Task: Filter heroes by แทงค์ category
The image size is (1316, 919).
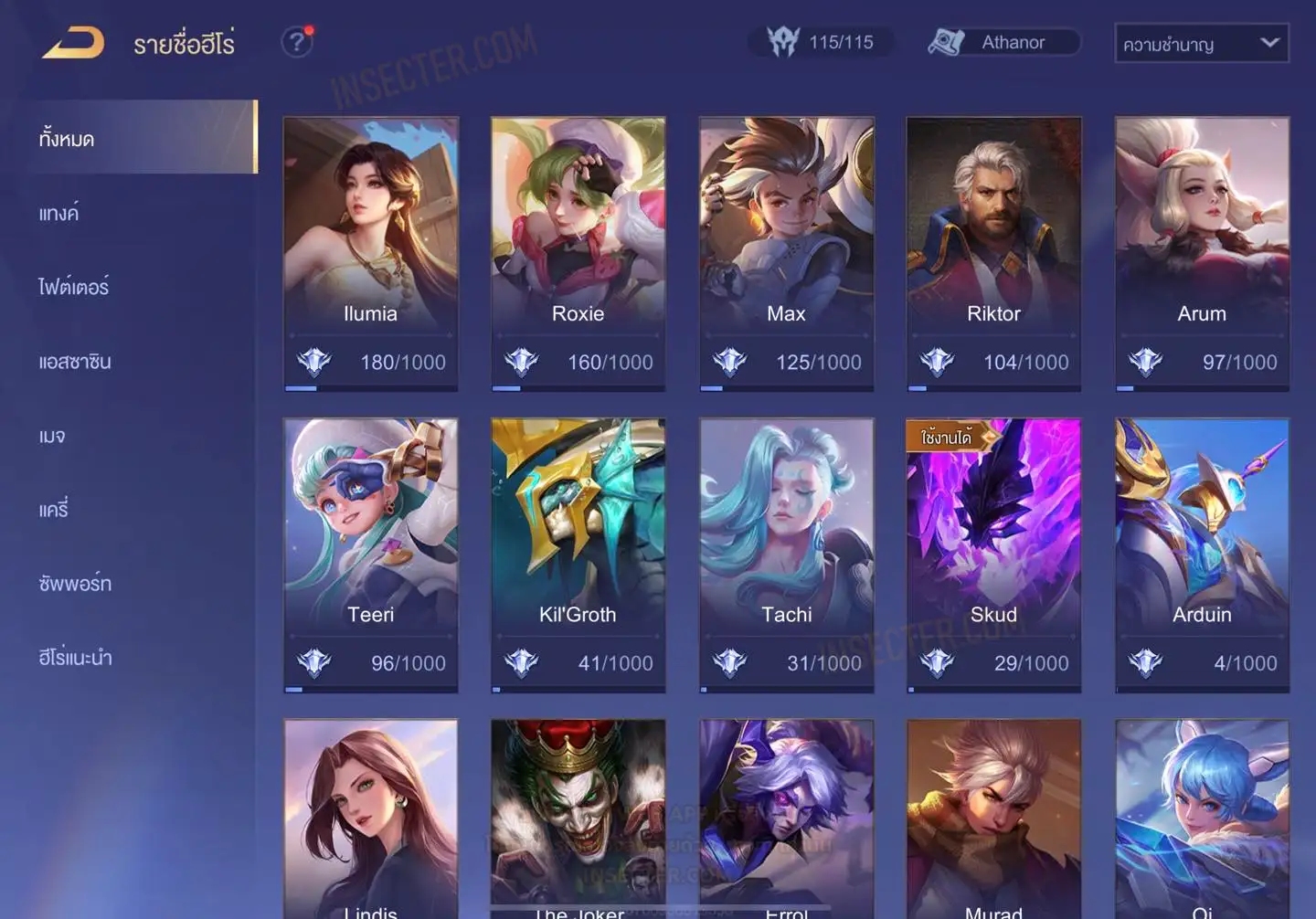Action: click(58, 214)
